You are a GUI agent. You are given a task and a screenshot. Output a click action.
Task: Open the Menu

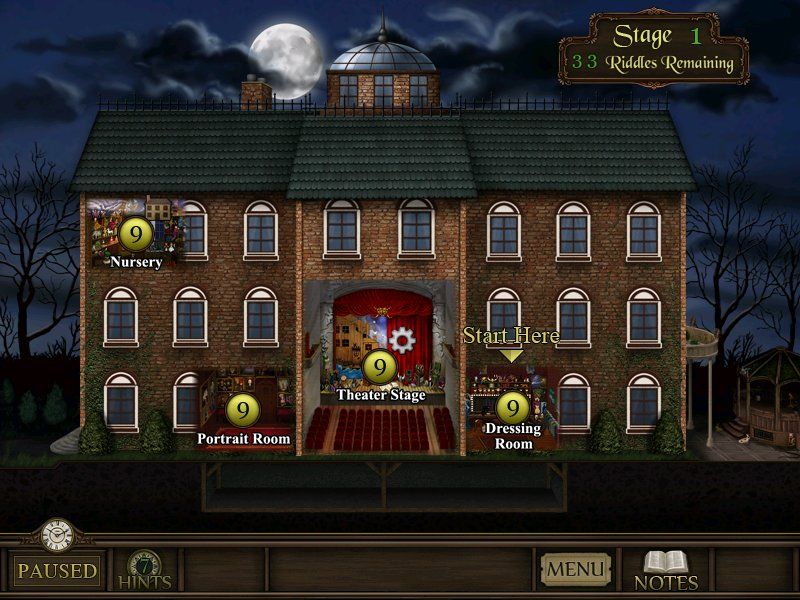[x=576, y=570]
